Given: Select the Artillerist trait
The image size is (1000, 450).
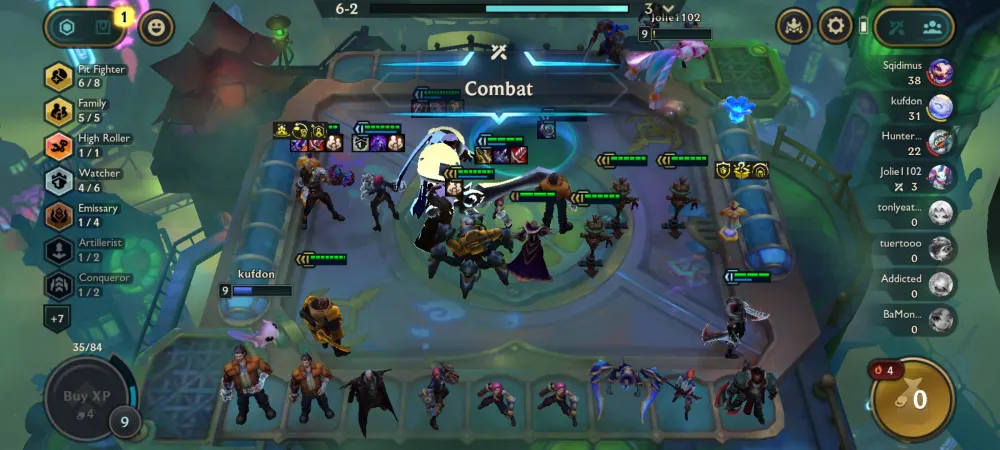Looking at the screenshot, I should coord(59,250).
